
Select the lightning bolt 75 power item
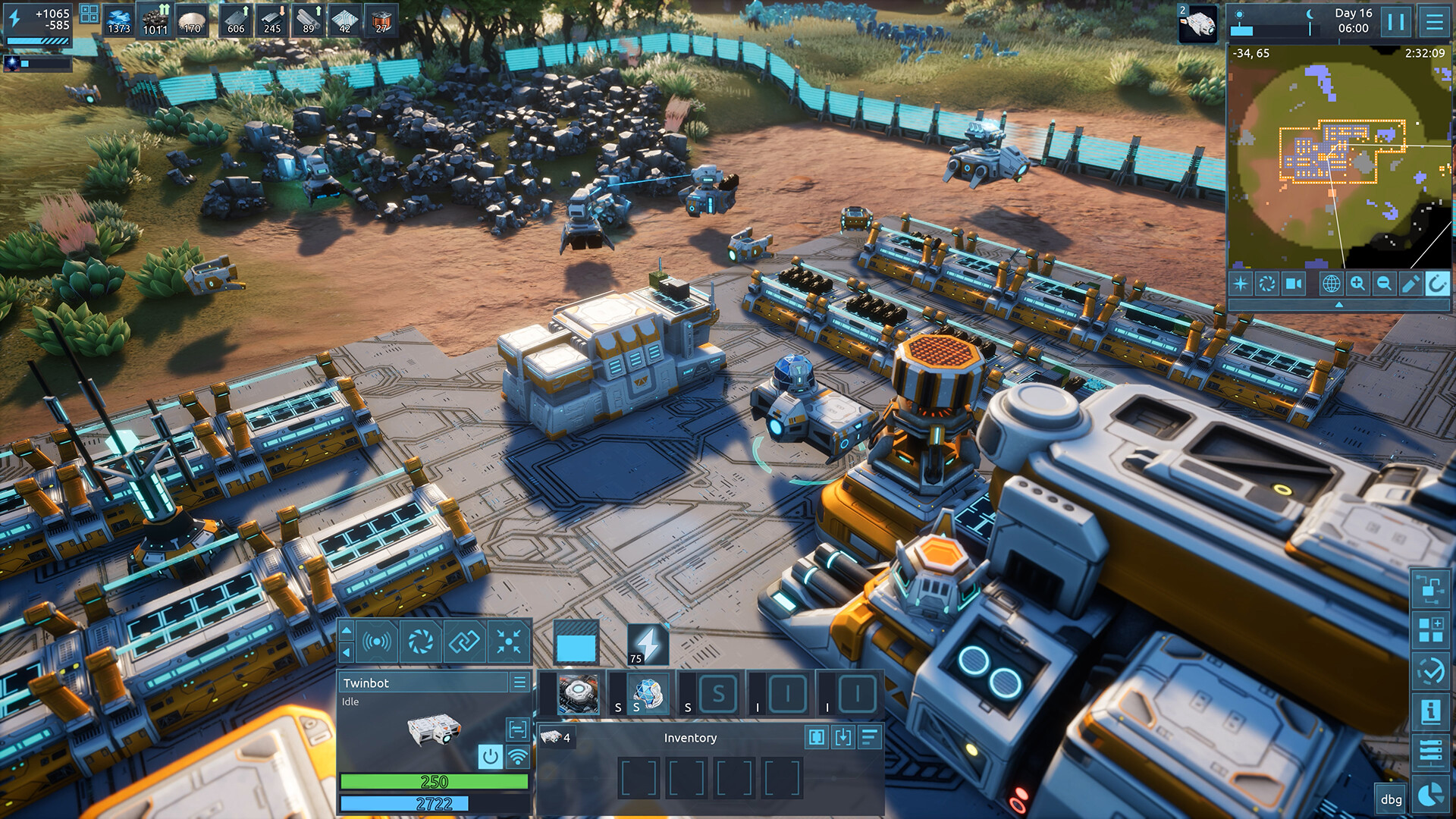648,645
